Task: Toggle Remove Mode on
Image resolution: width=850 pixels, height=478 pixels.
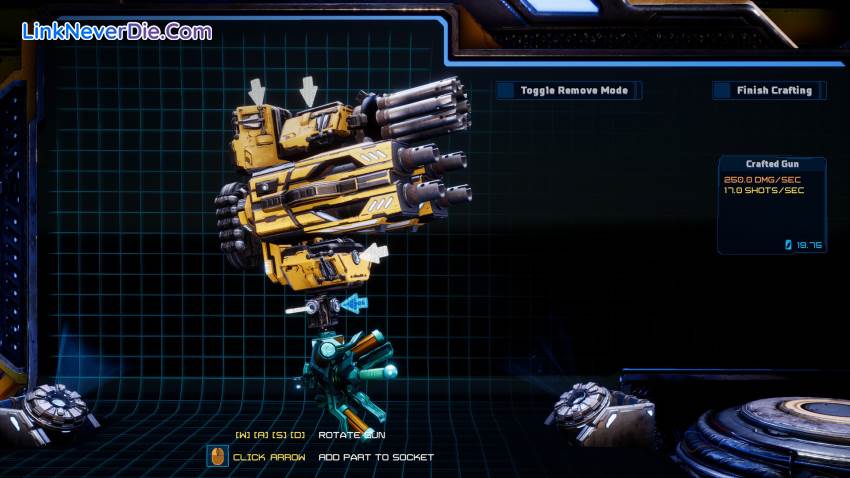Action: pos(568,91)
